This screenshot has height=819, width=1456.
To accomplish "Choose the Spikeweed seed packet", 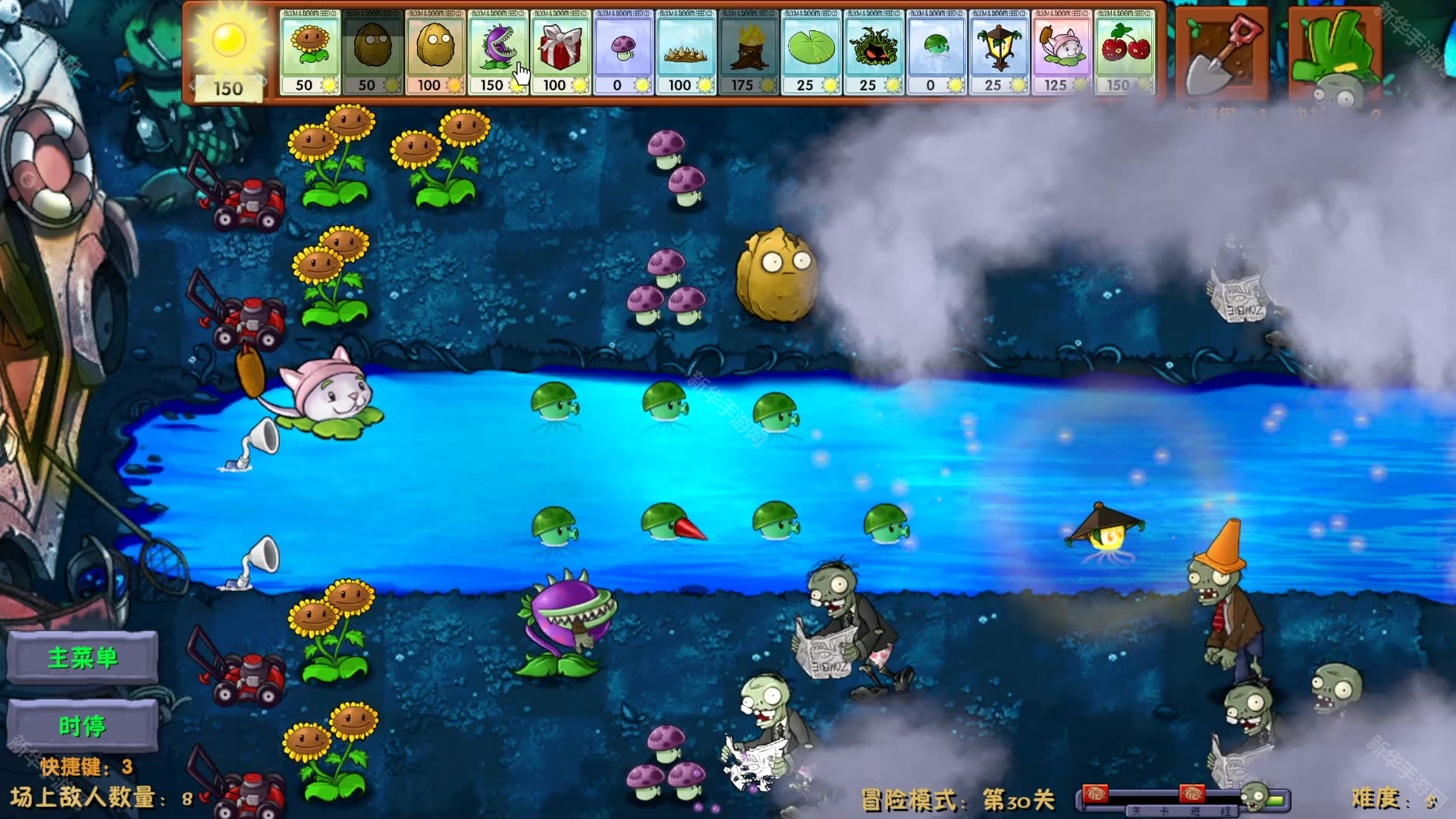I will (686, 52).
